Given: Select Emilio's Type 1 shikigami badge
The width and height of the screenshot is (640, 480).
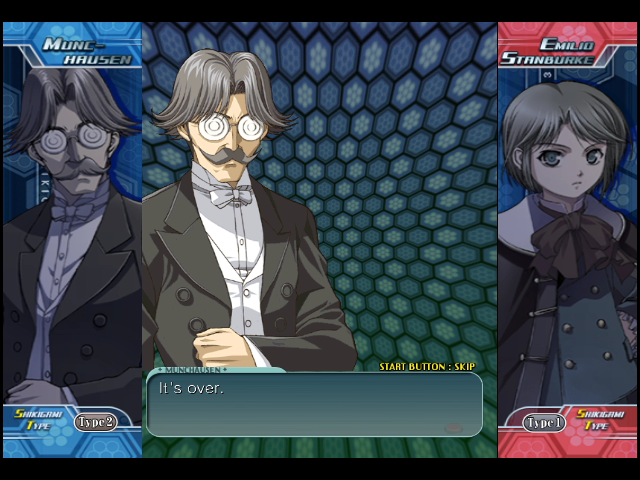Looking at the screenshot, I should point(545,423).
